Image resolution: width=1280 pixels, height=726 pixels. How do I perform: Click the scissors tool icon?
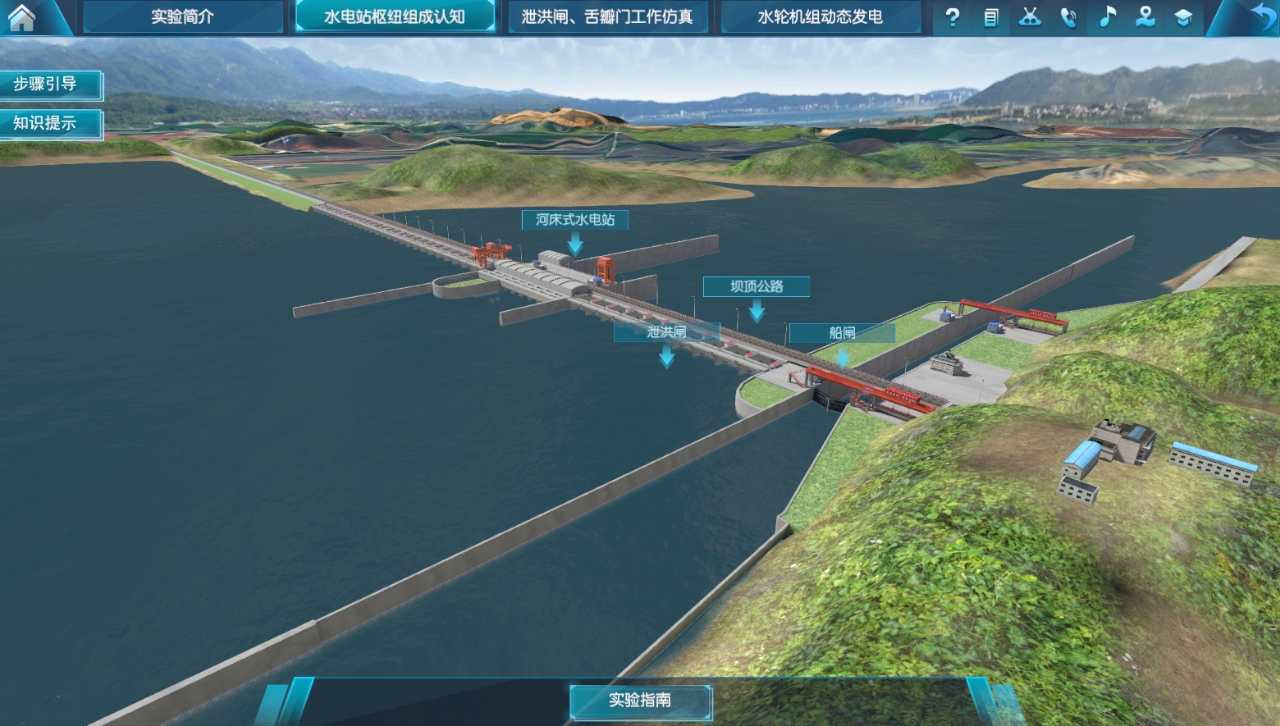(1030, 17)
